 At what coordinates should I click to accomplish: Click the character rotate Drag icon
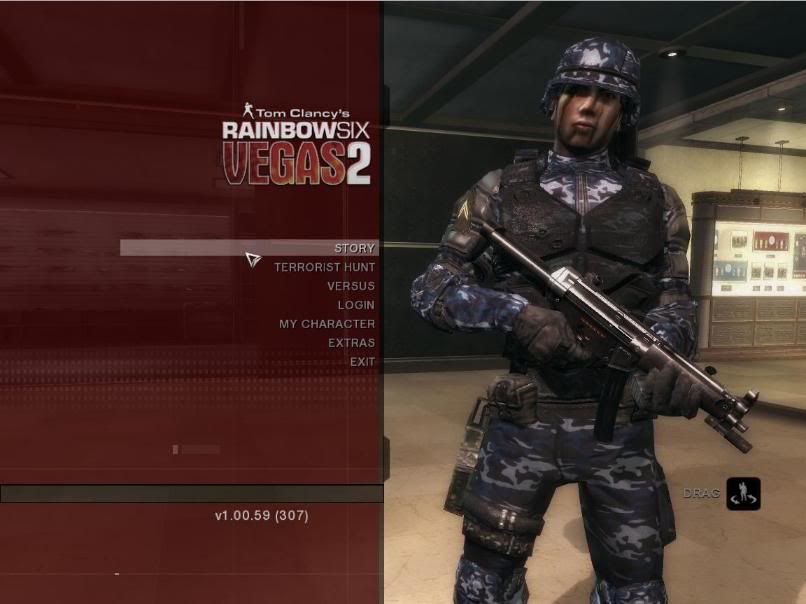click(743, 494)
